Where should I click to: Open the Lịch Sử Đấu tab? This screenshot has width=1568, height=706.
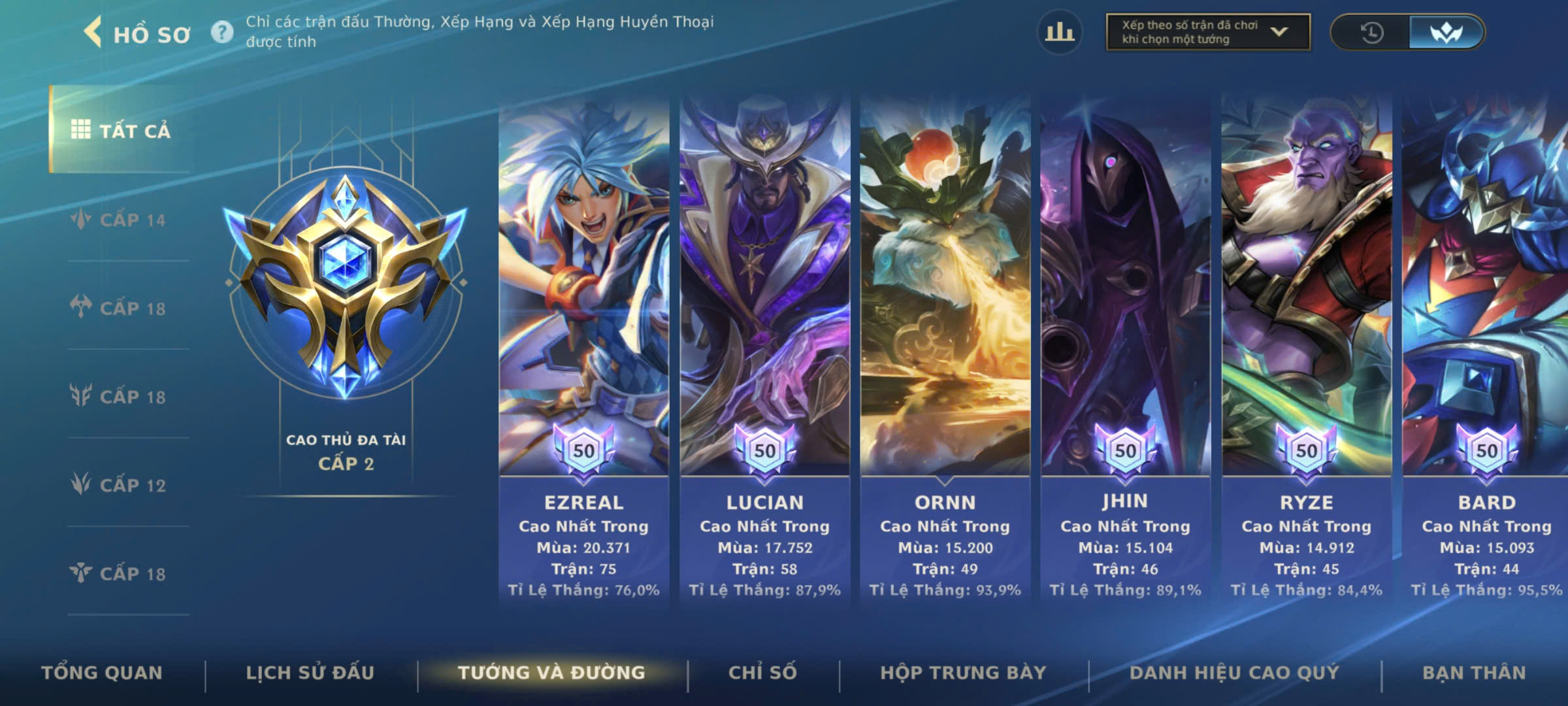point(310,673)
